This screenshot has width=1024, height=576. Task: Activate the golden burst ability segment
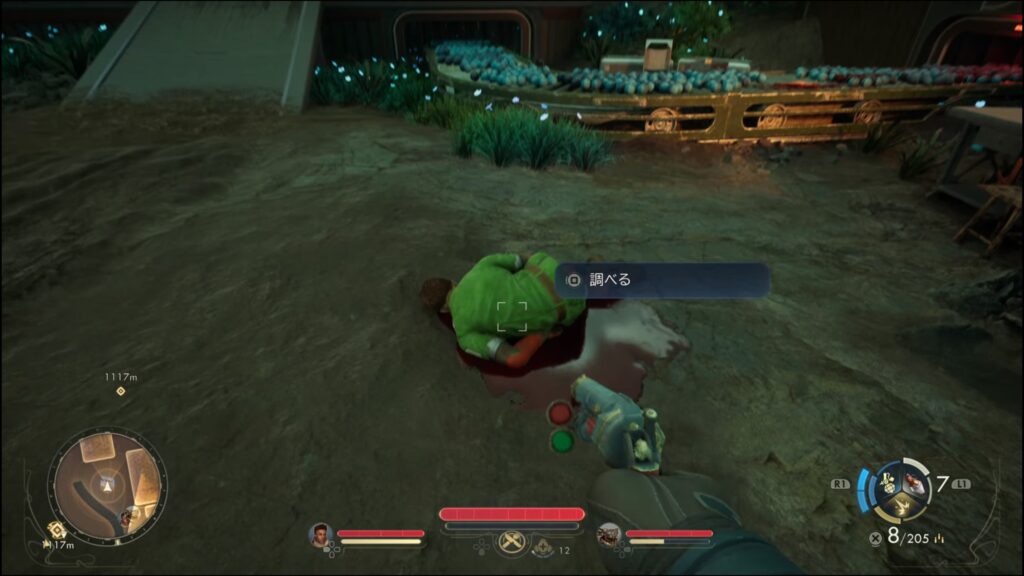coord(901,507)
